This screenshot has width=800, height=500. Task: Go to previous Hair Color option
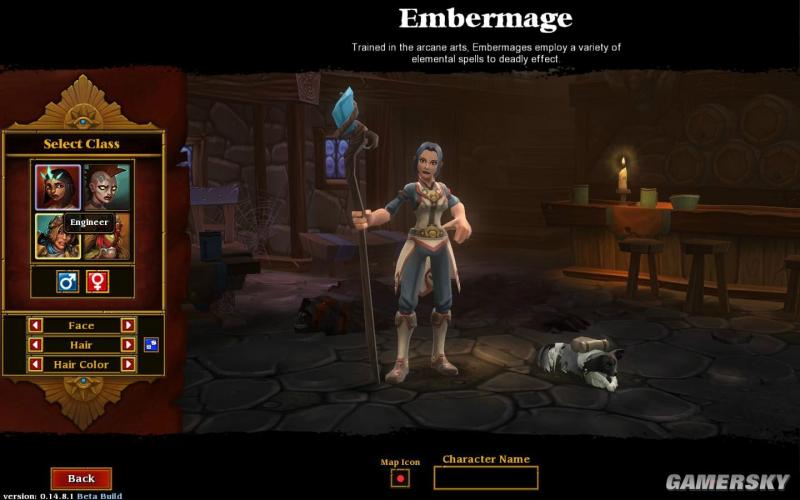(x=35, y=365)
